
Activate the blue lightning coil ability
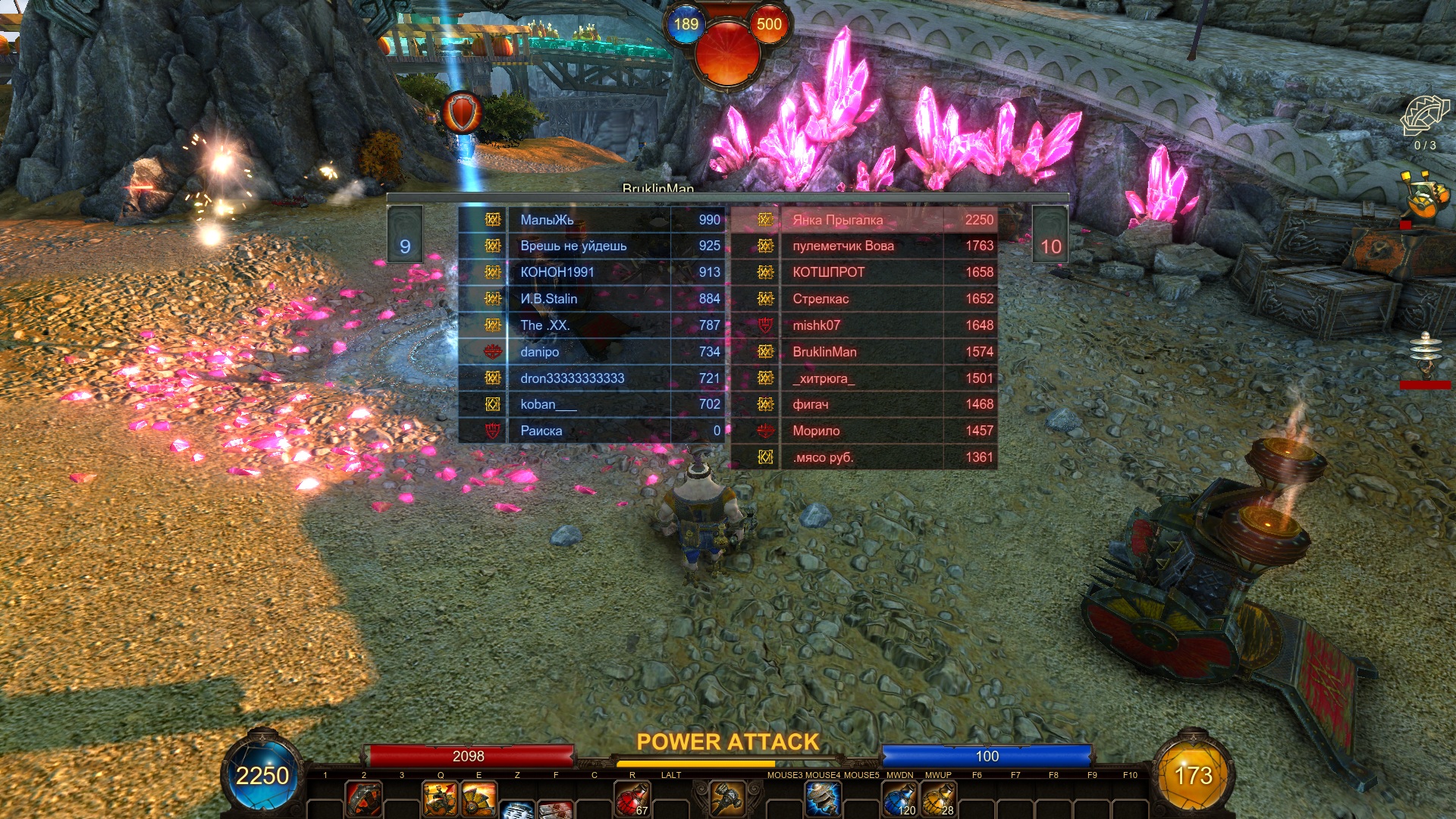coord(822,798)
